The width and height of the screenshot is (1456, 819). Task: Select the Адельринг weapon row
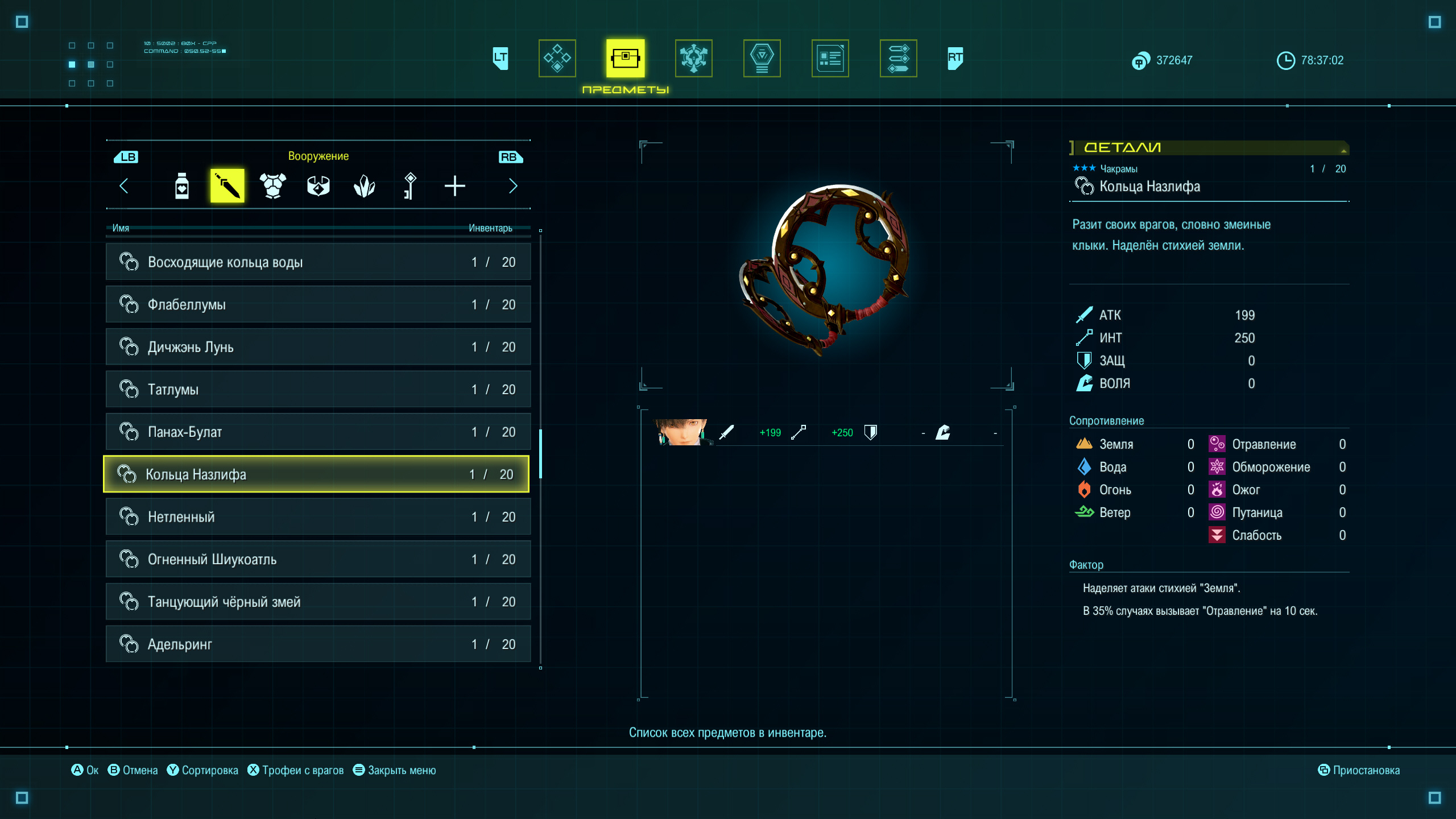tap(317, 644)
